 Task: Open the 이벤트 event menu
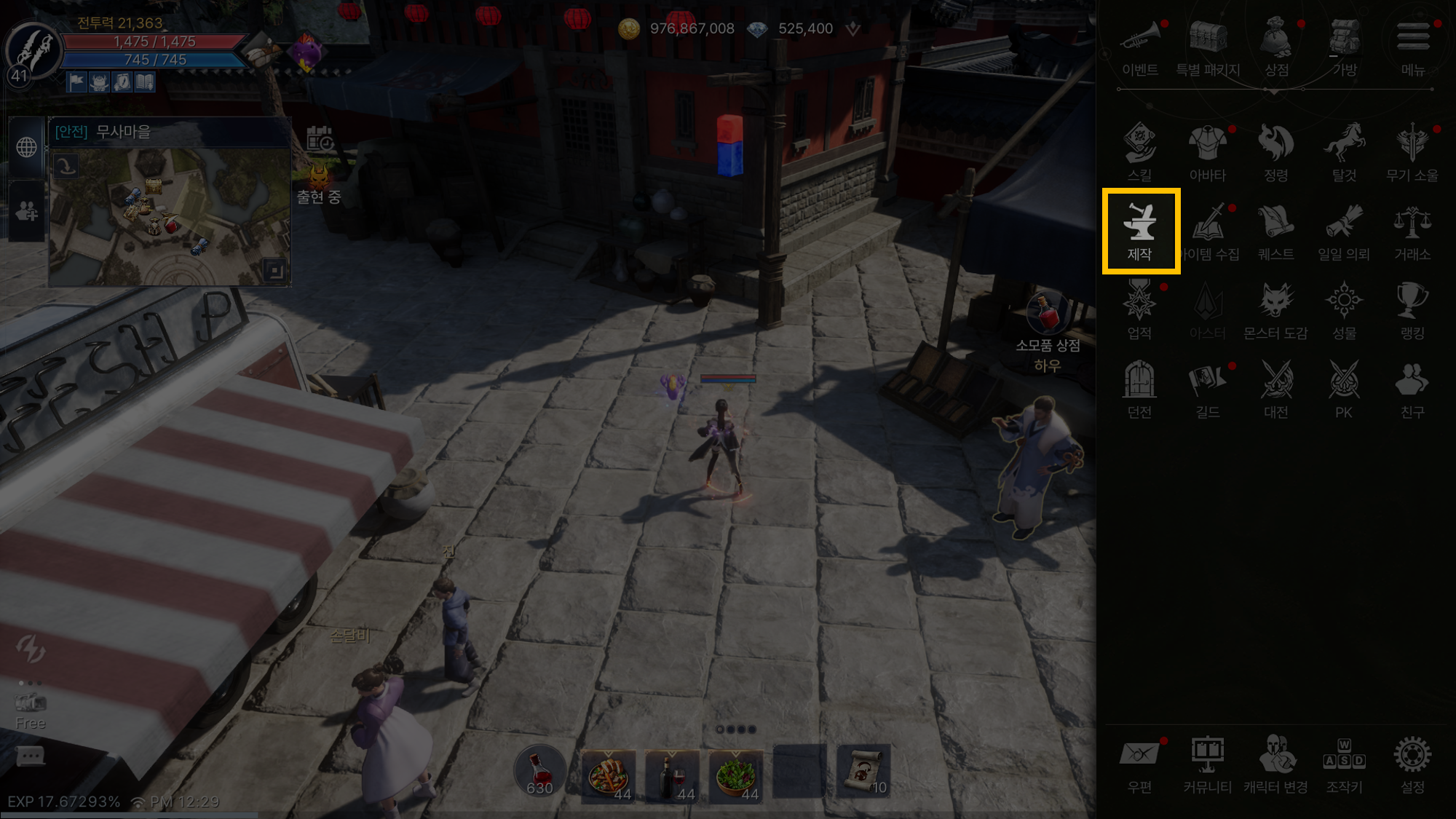click(1139, 46)
